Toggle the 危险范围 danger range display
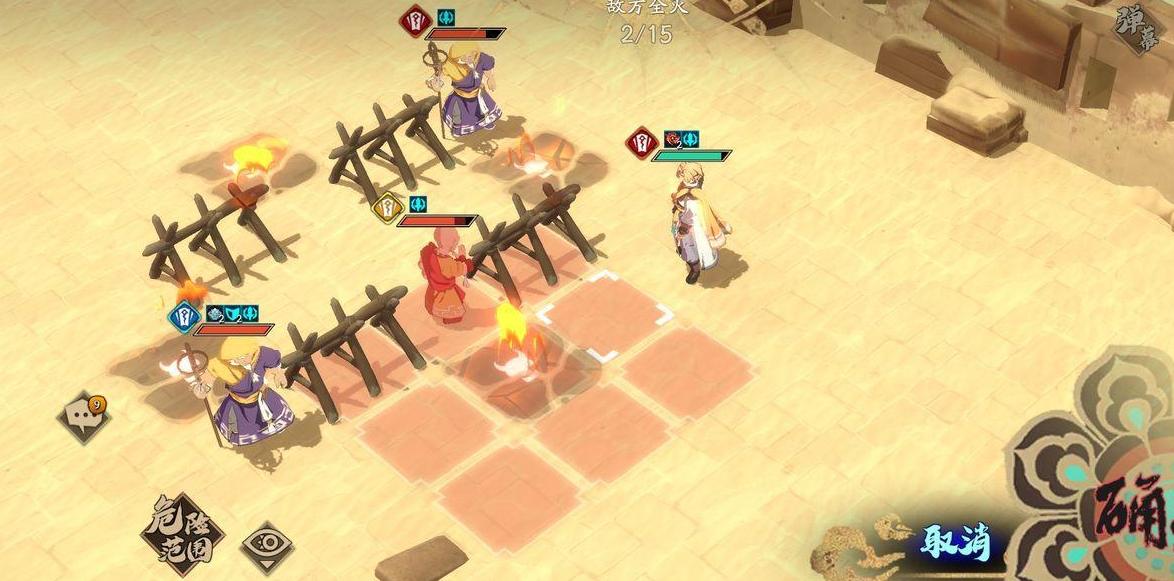 click(181, 526)
